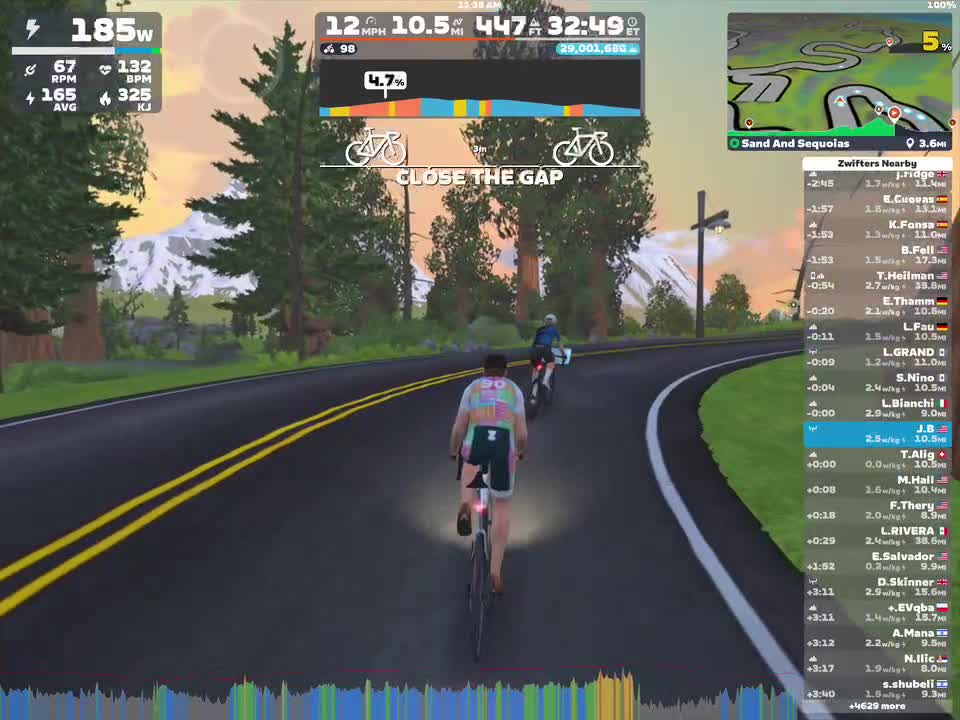Select E.Cuevas in the Zwifters Nearby list
Viewport: 960px width, 720px height.
coord(878,204)
